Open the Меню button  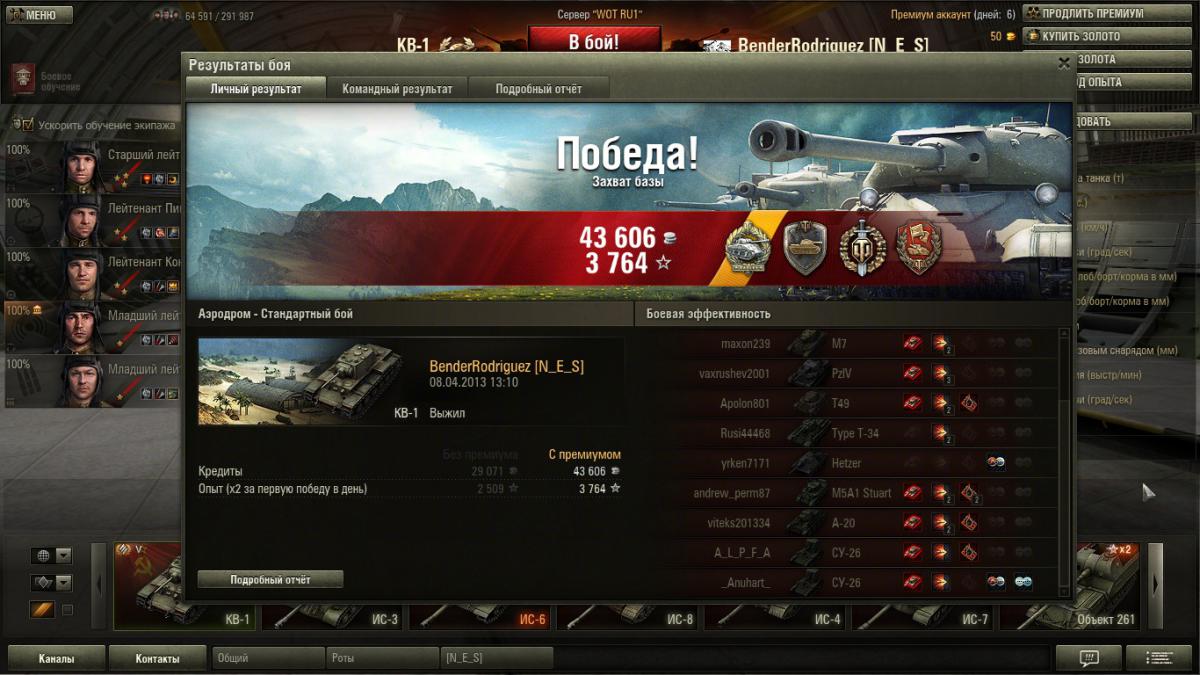(38, 15)
